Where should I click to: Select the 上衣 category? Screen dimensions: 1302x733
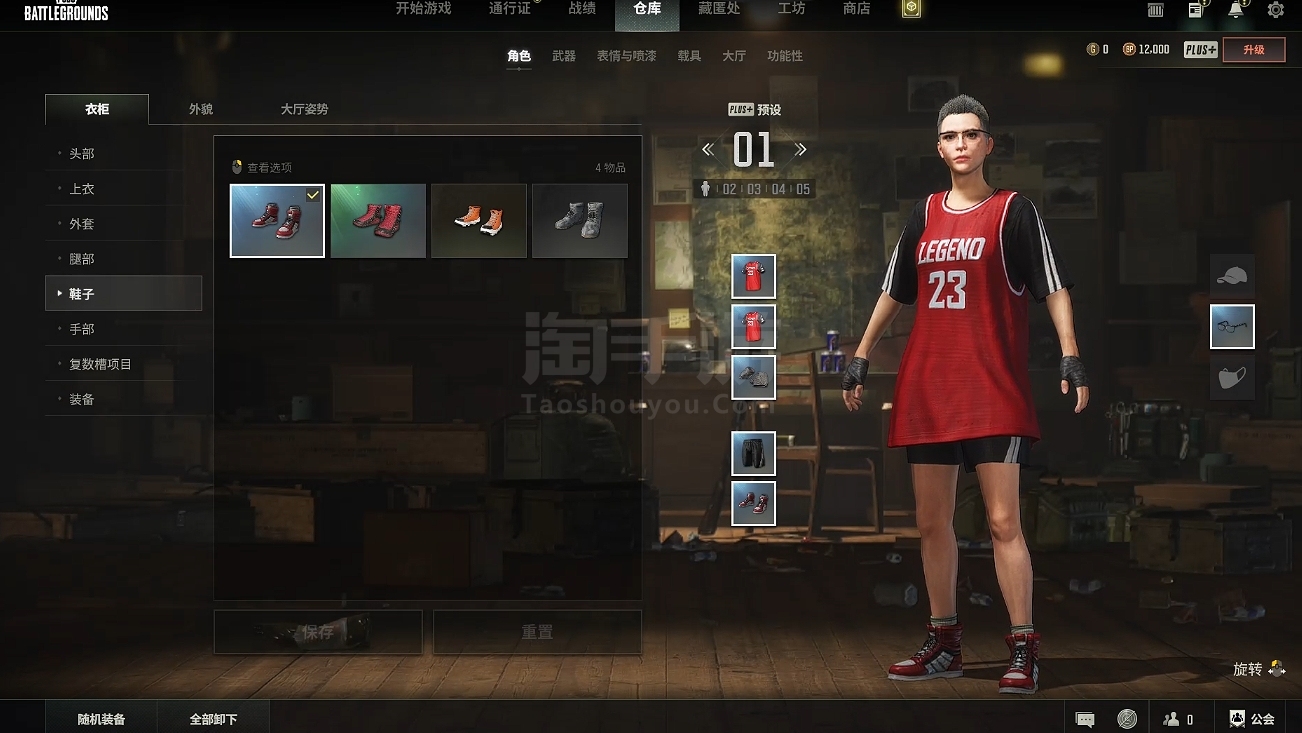coord(82,189)
